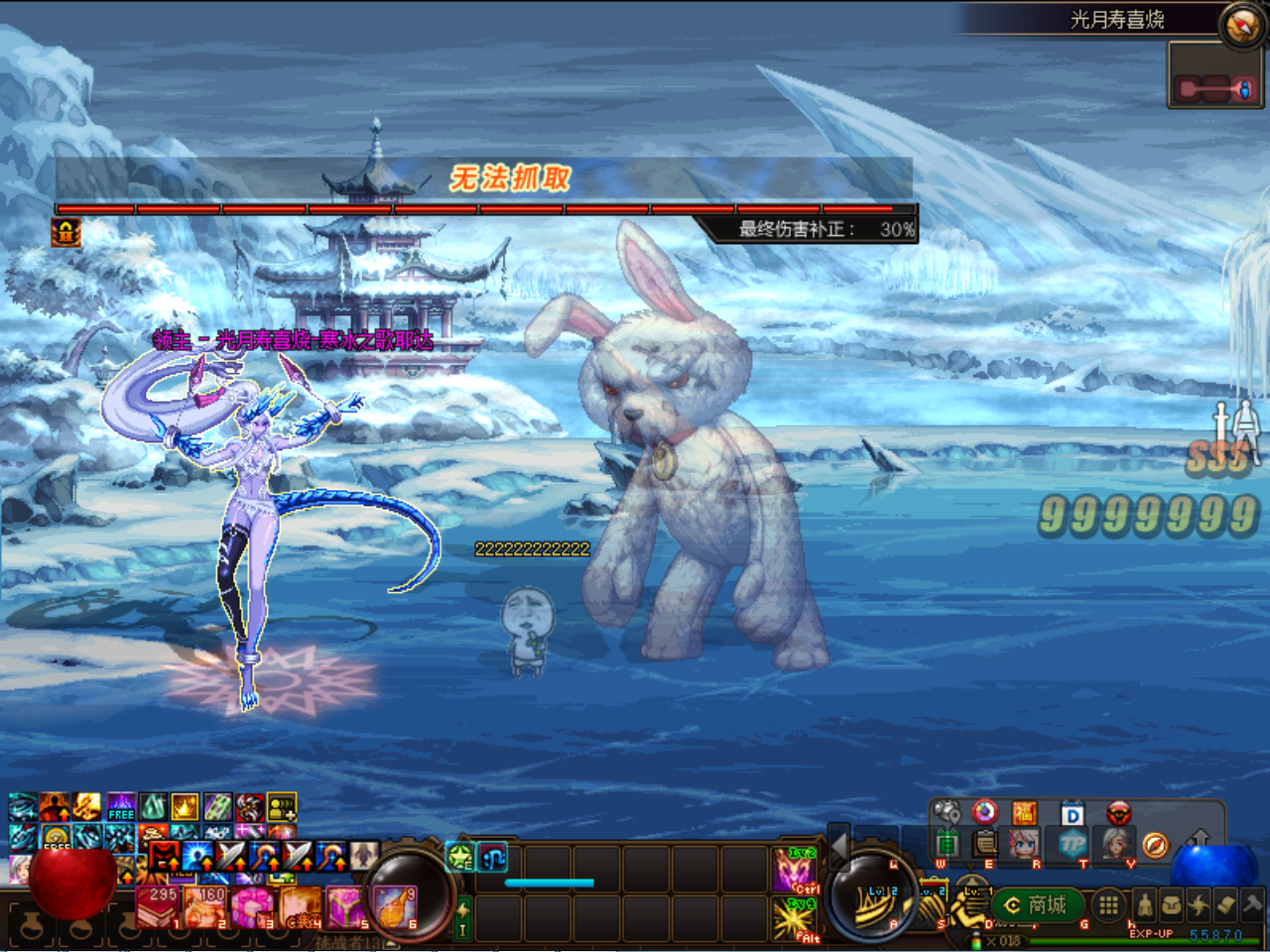The width and height of the screenshot is (1270, 952).
Task: Click the boss buff icon under HP bar
Action: pos(66,233)
